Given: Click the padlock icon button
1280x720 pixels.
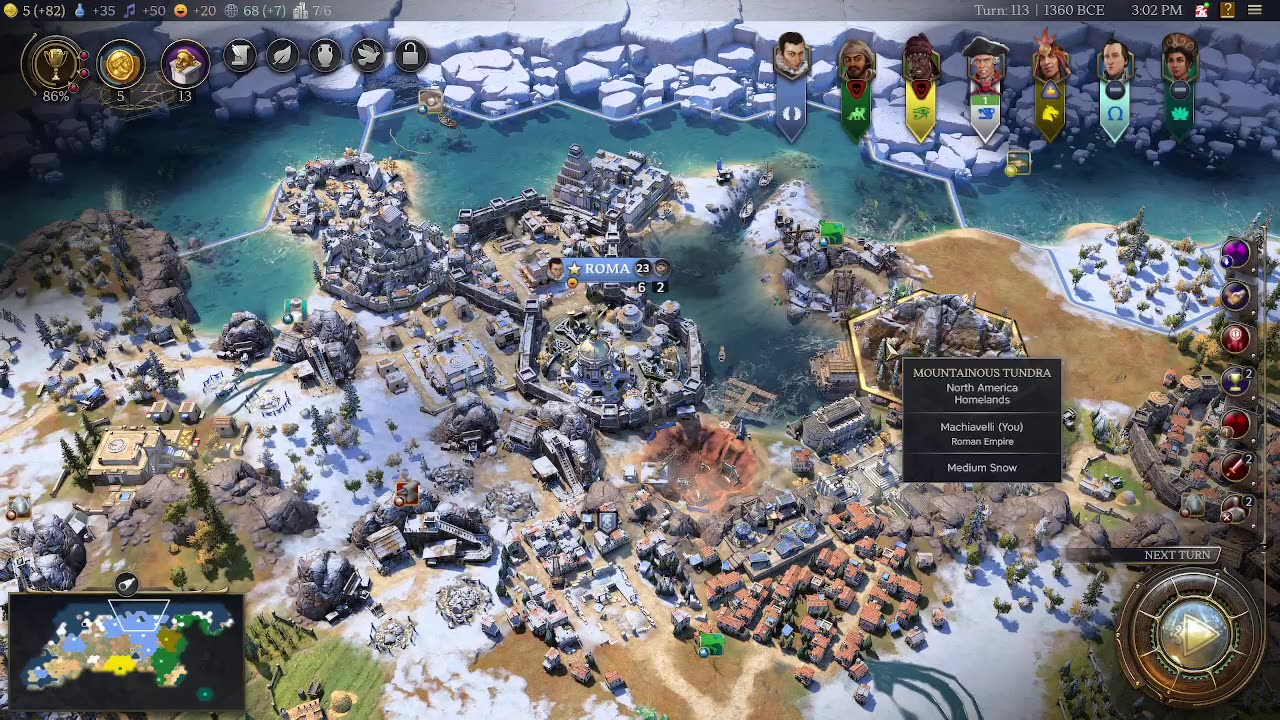Looking at the screenshot, I should pyautogui.click(x=410, y=55).
